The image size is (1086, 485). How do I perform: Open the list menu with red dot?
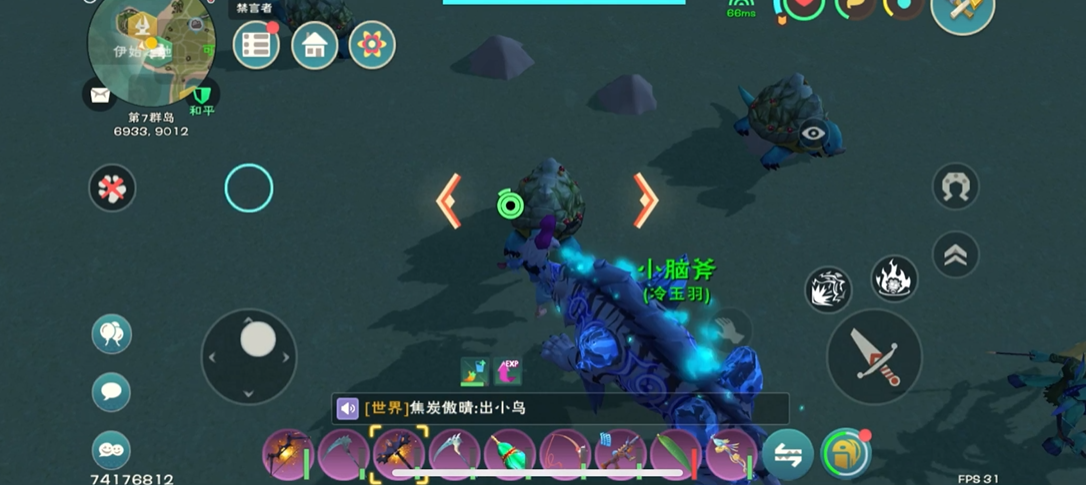pyautogui.click(x=256, y=45)
